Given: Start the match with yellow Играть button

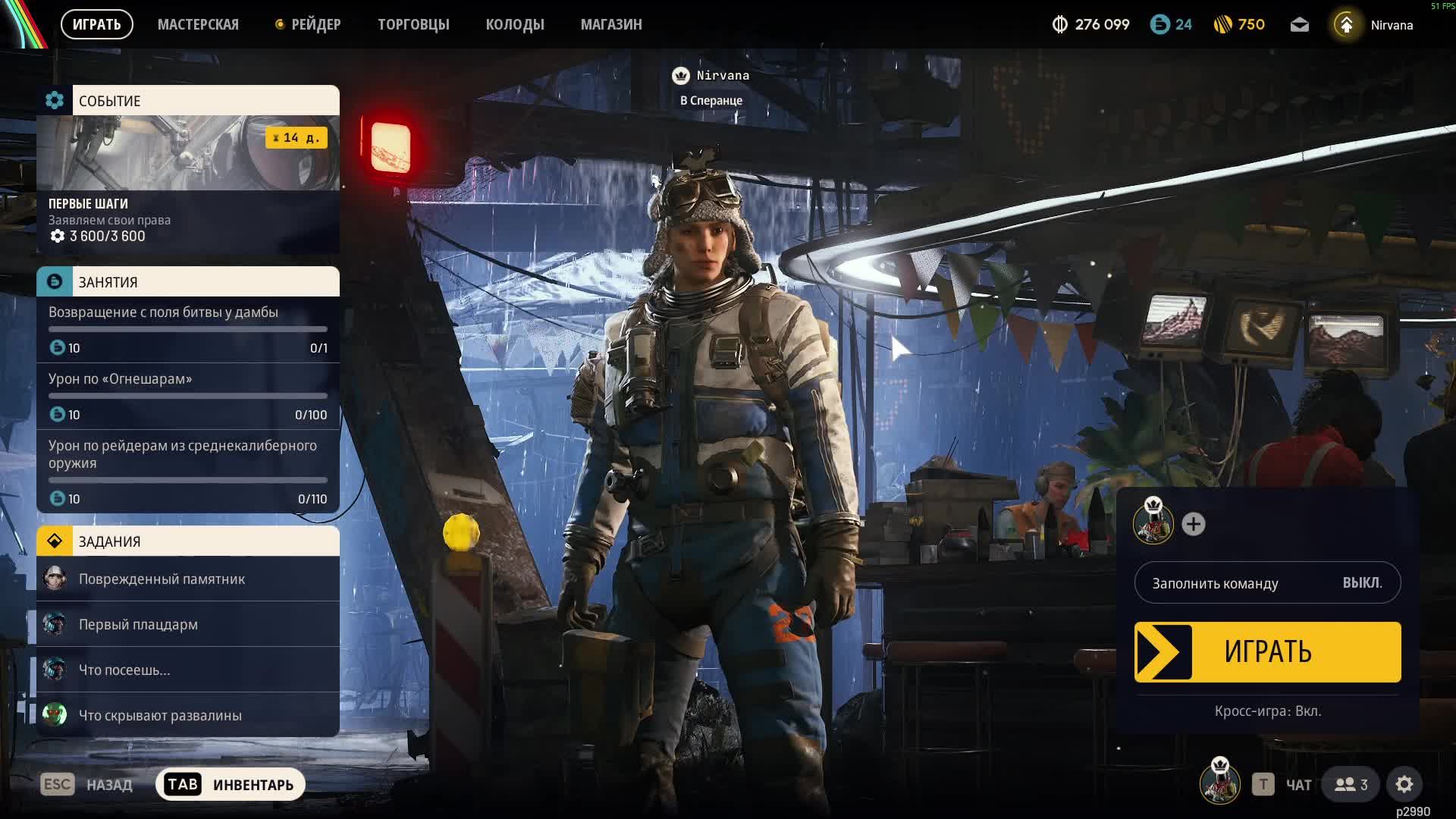Looking at the screenshot, I should pos(1267,652).
